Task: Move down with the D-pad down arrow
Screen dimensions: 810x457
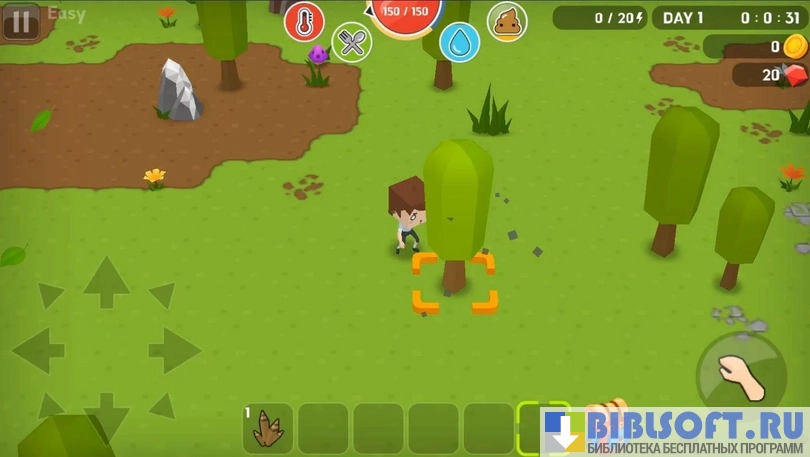Action: (106, 413)
